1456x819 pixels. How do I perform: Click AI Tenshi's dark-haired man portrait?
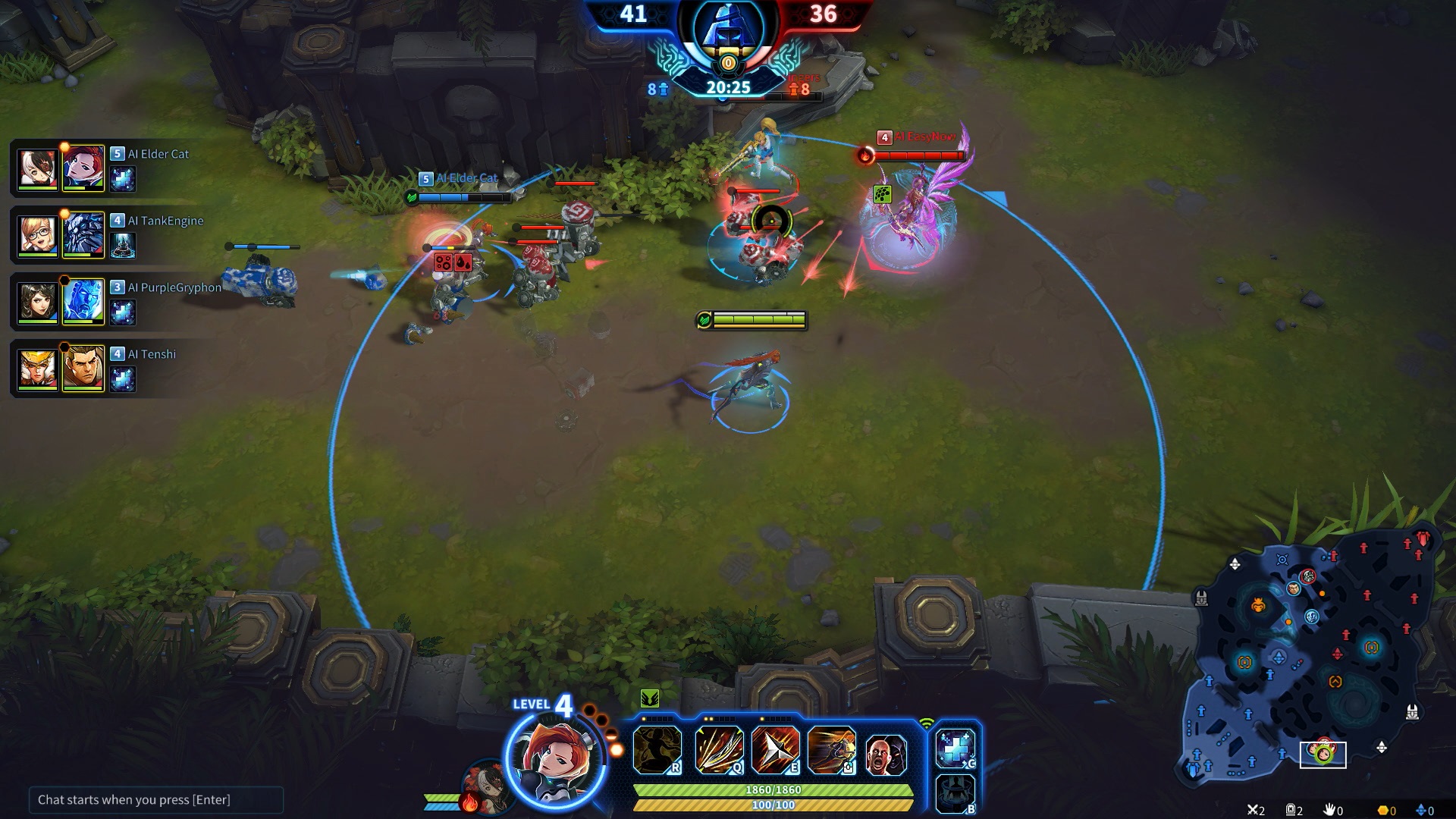83,369
